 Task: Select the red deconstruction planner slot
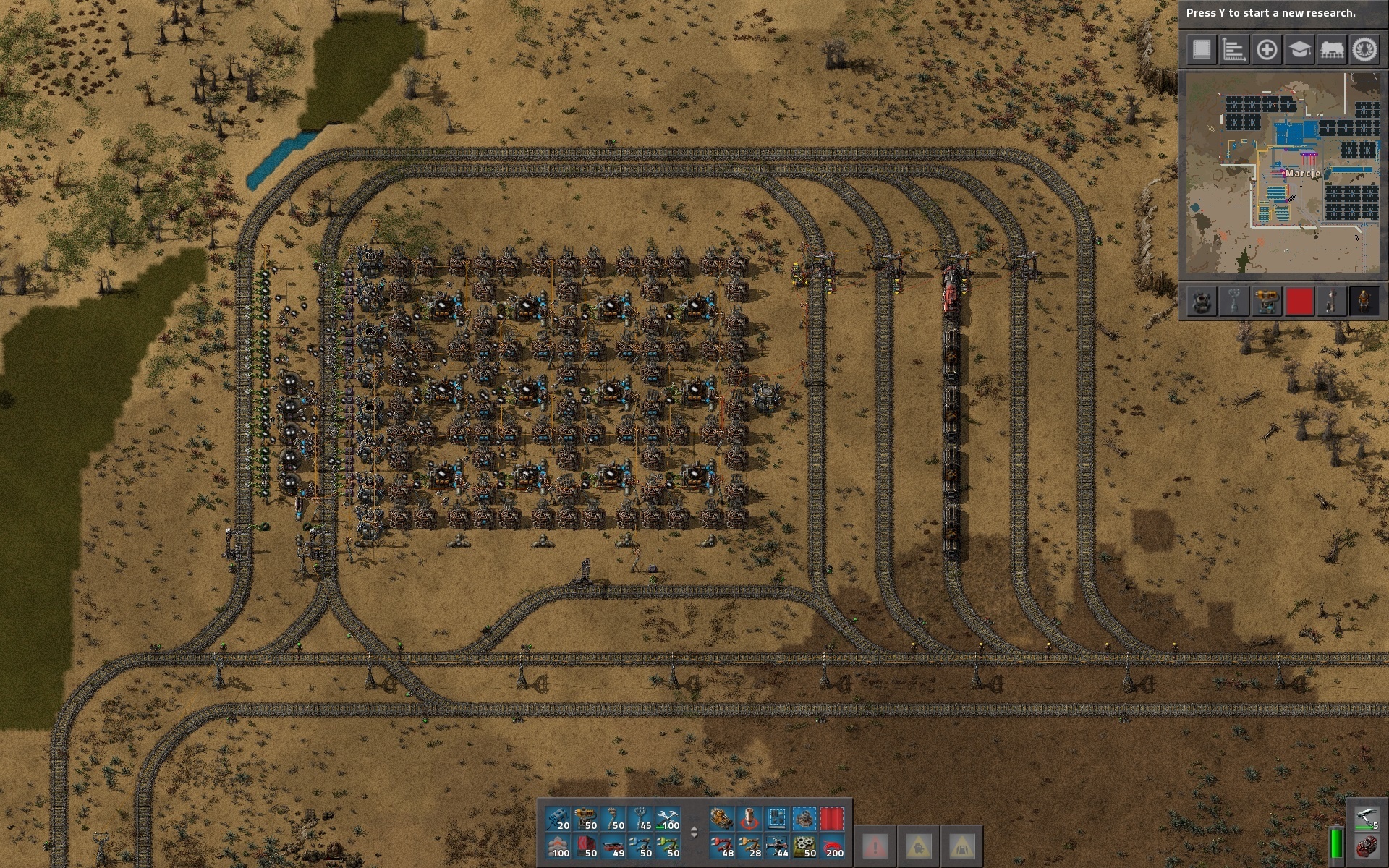[832, 818]
